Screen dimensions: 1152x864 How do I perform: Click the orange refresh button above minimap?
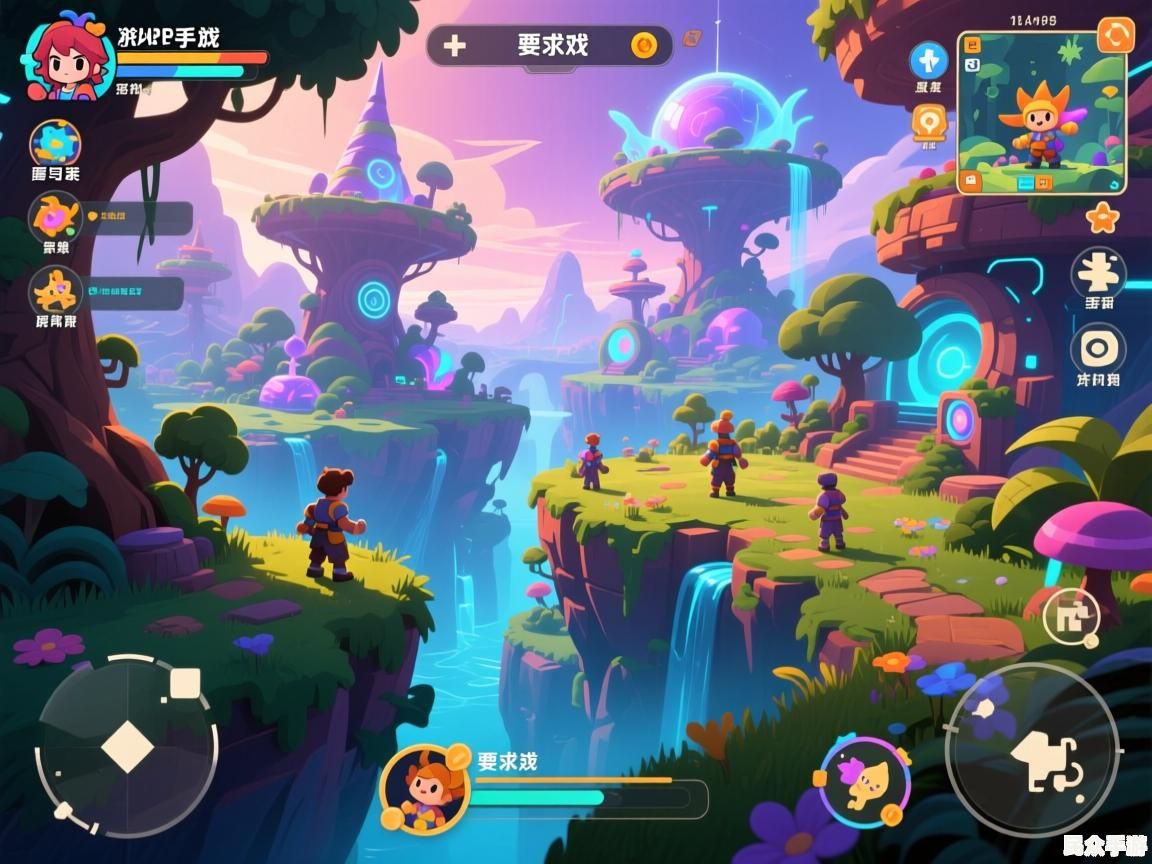1115,35
